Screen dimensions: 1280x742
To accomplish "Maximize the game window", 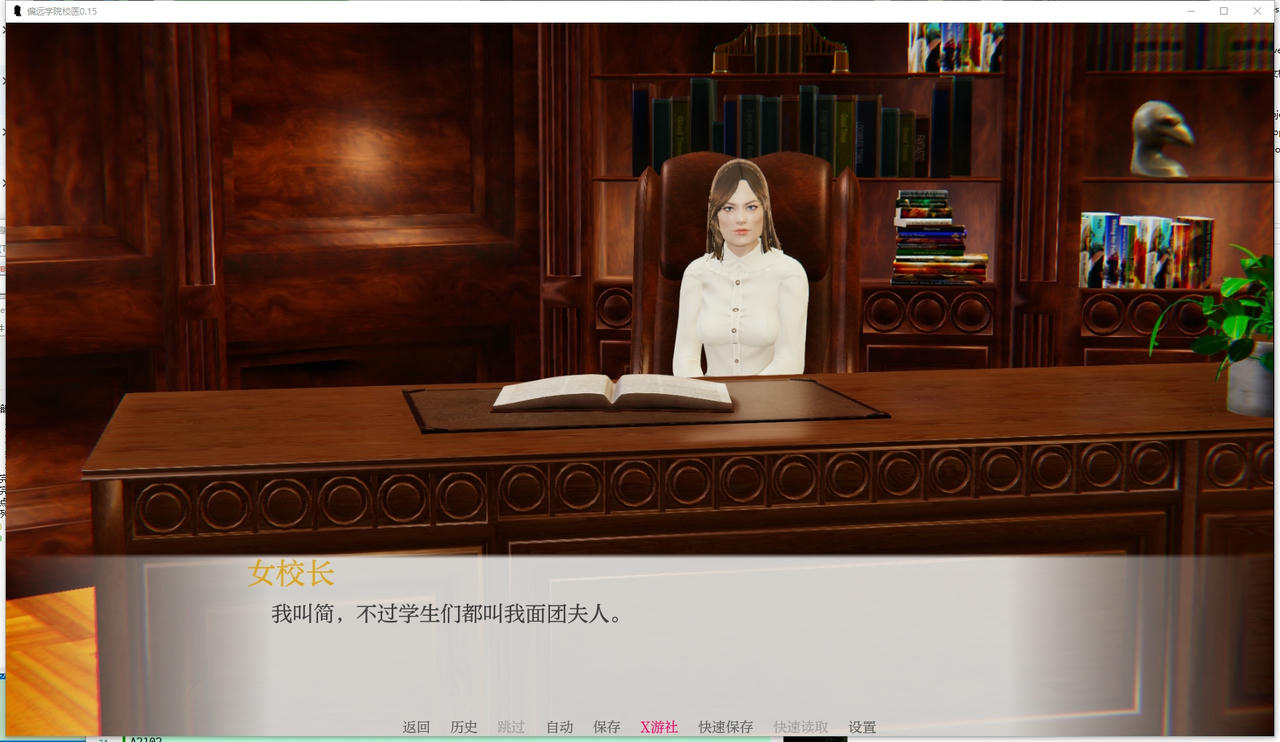I will [1223, 11].
